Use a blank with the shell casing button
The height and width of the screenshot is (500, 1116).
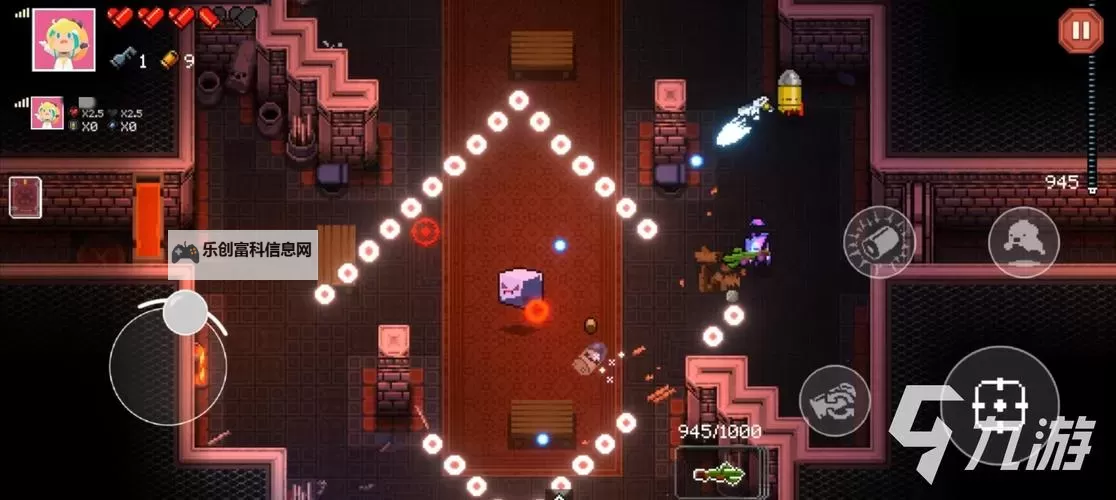879,242
